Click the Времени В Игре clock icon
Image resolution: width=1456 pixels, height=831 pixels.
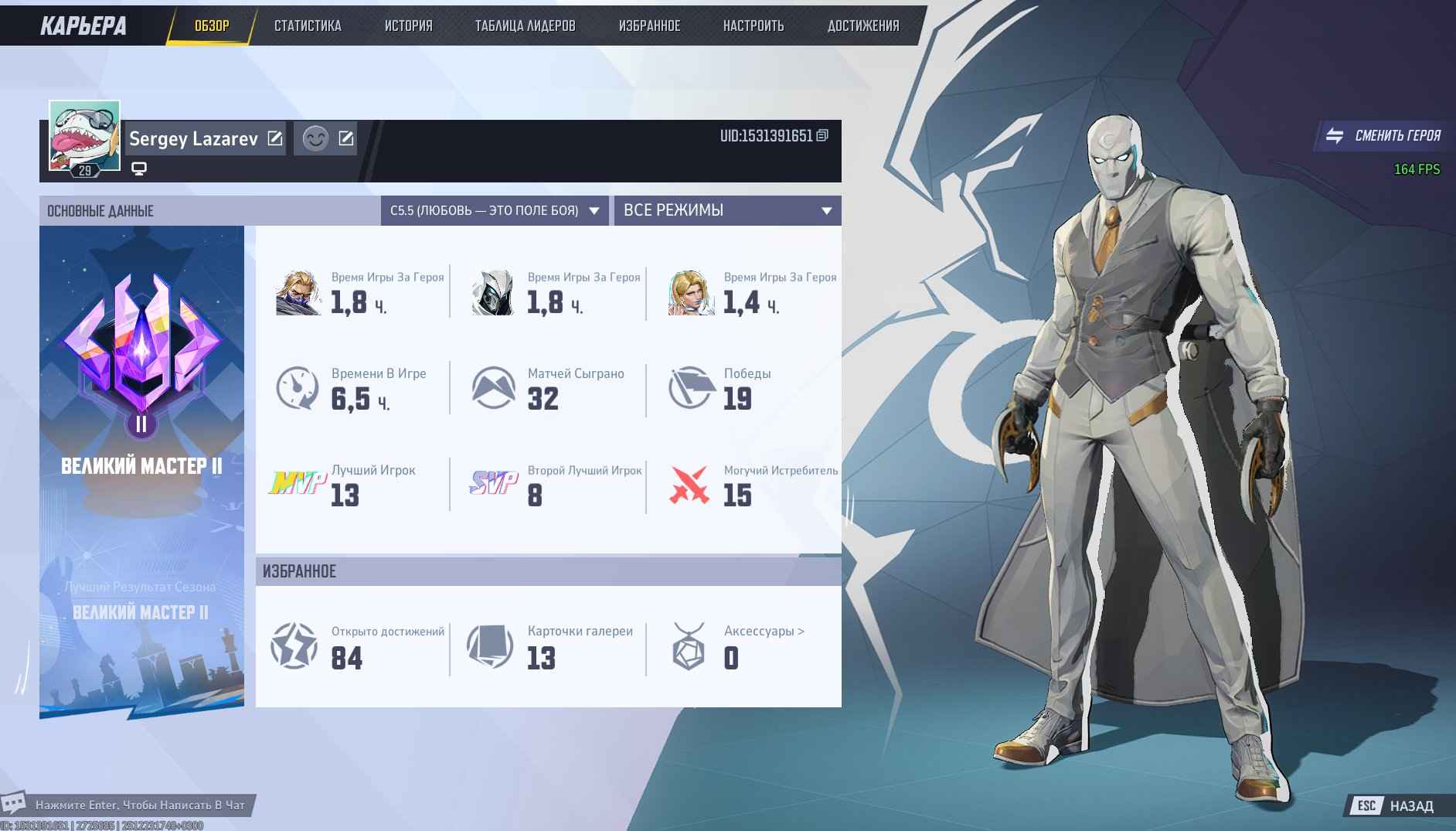click(x=296, y=387)
